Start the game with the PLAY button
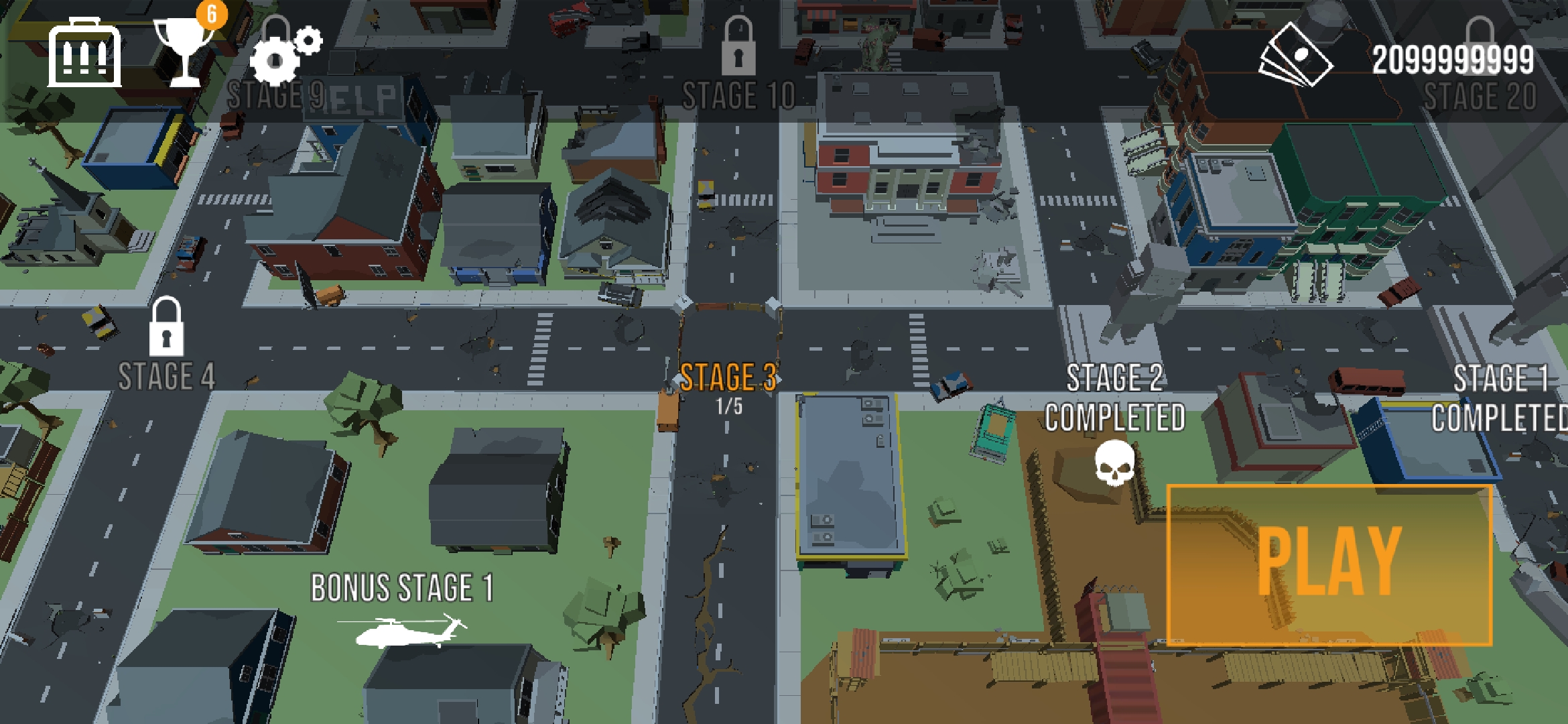The width and height of the screenshot is (1568, 724). [x=1329, y=564]
